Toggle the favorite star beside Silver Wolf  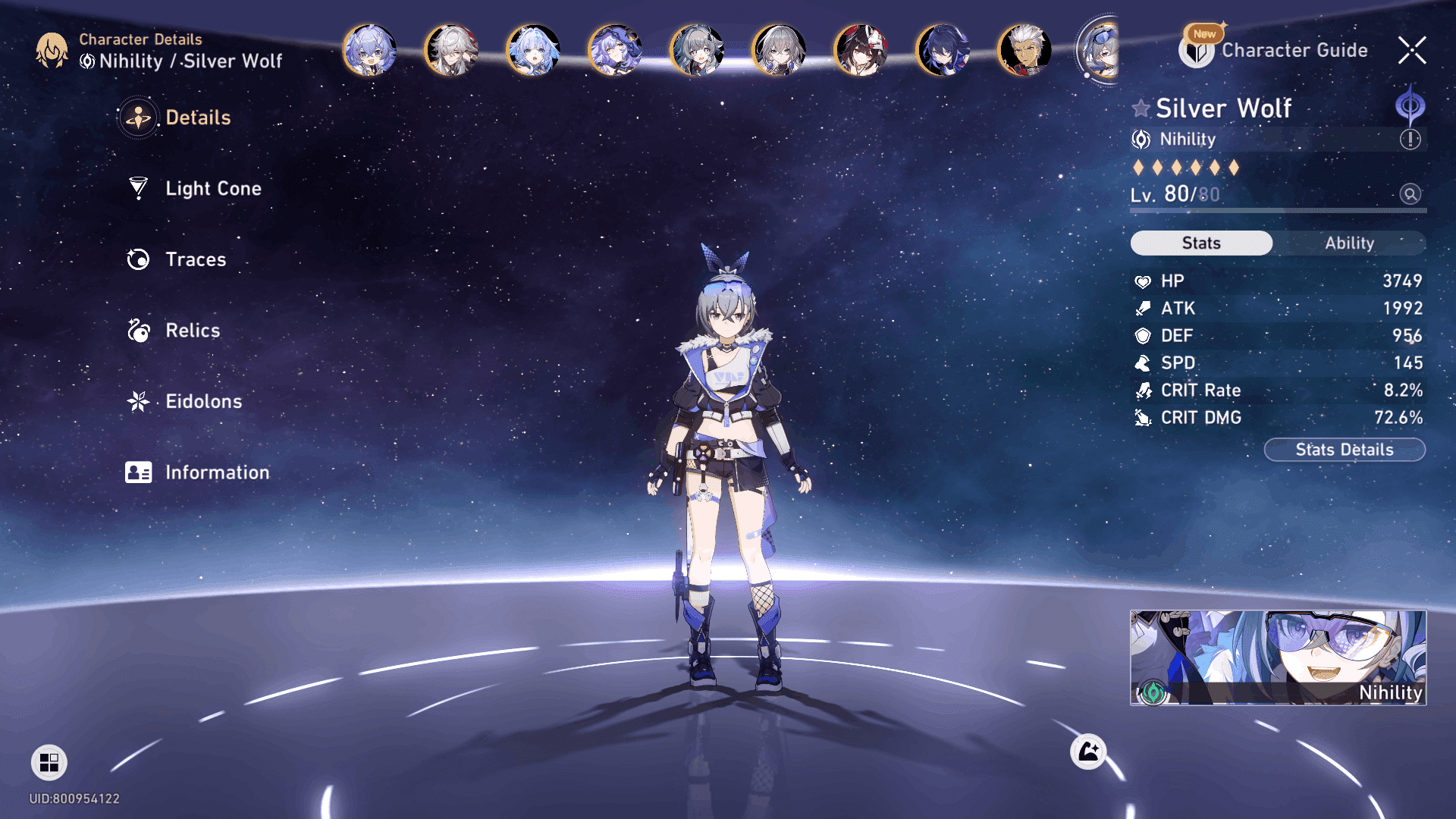[1141, 108]
